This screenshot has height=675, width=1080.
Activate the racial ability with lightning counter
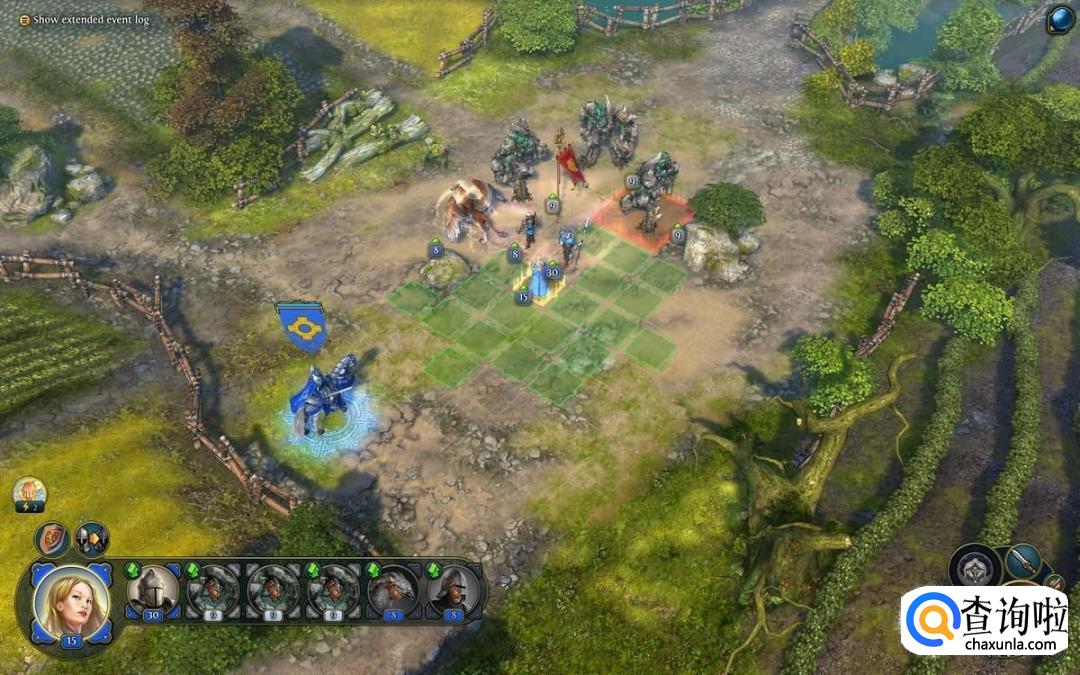29,494
